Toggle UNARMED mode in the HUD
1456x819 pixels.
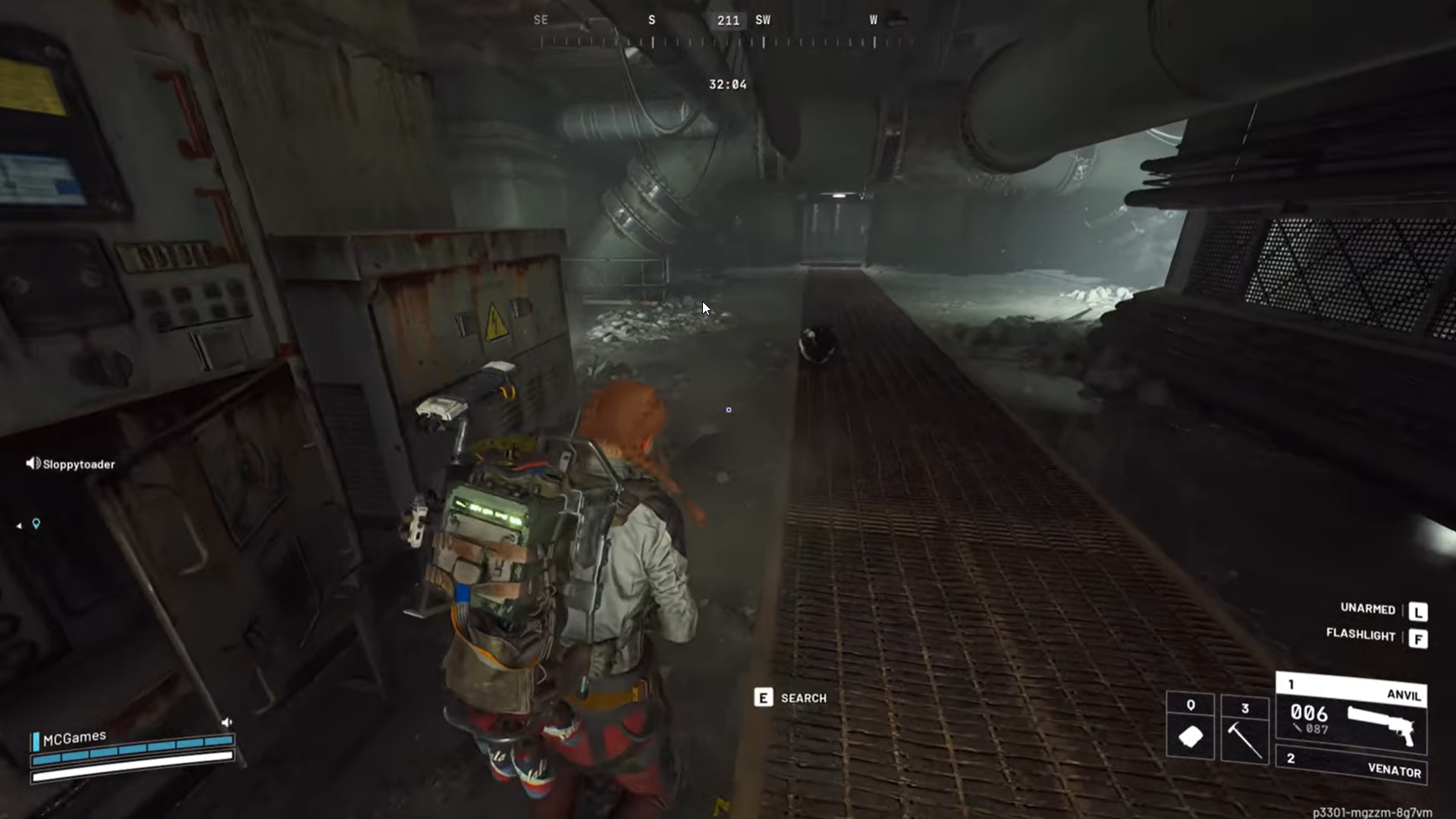[1368, 610]
